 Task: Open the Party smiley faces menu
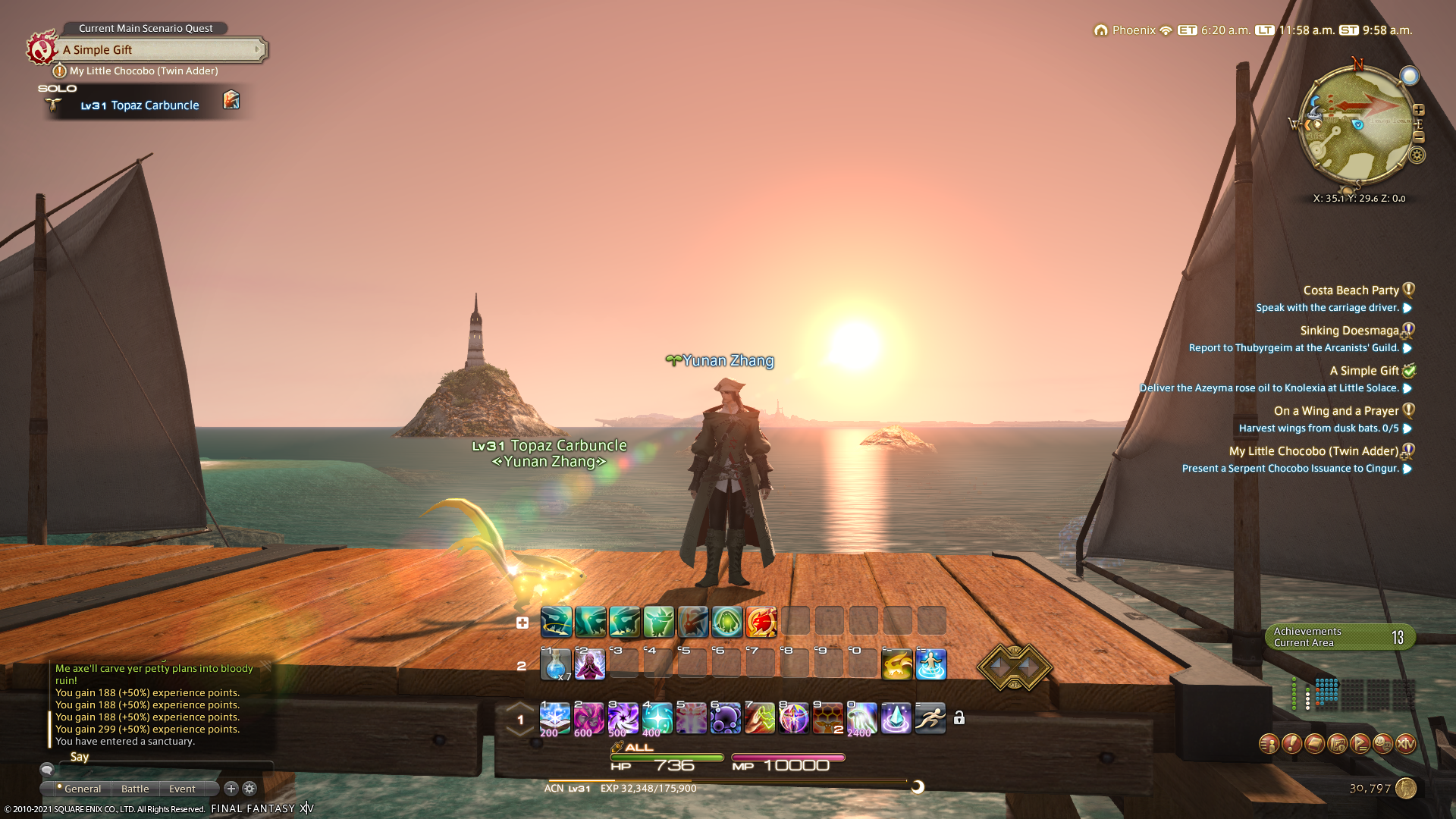[1383, 744]
